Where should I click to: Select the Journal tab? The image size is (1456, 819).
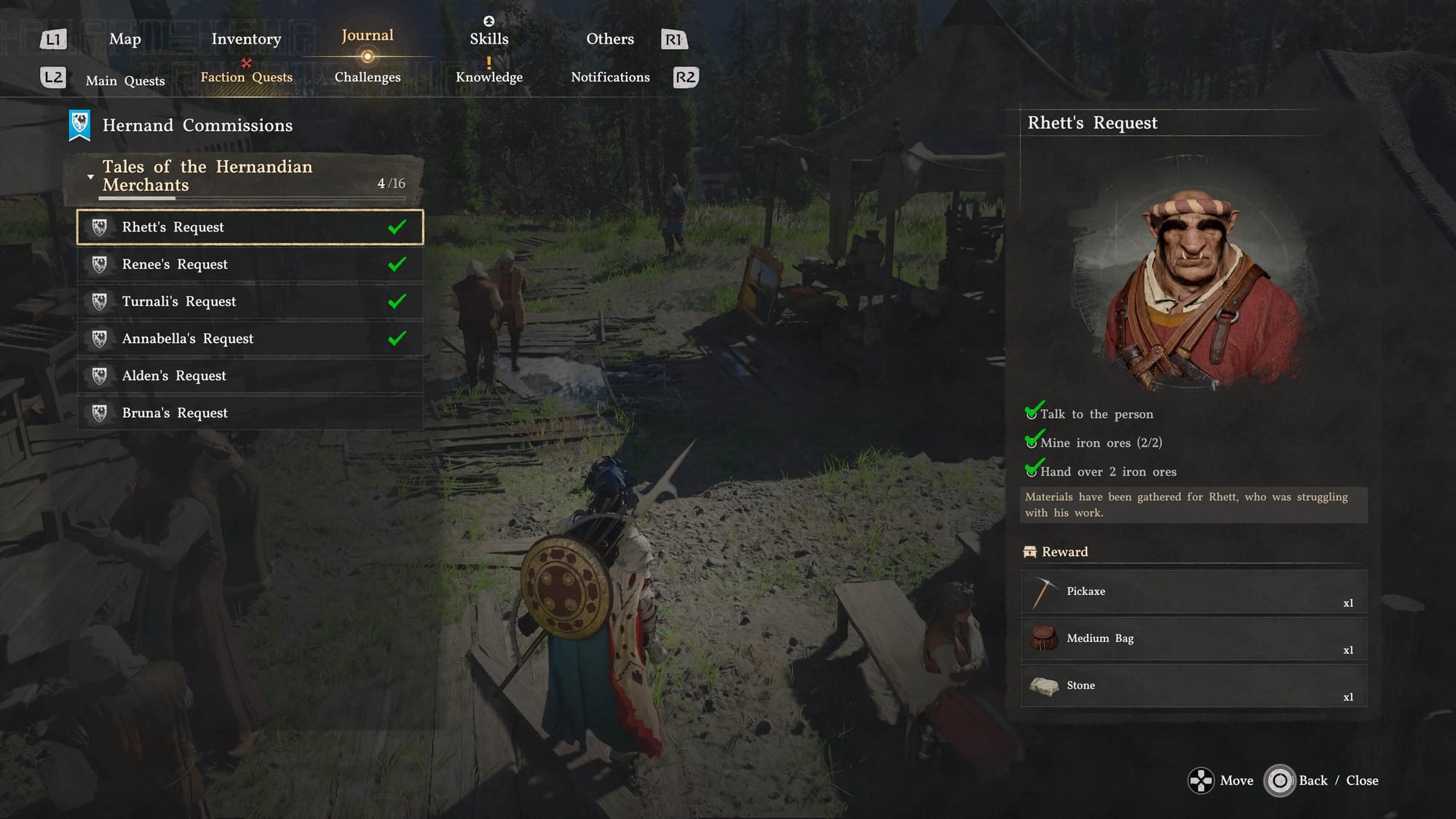(368, 36)
